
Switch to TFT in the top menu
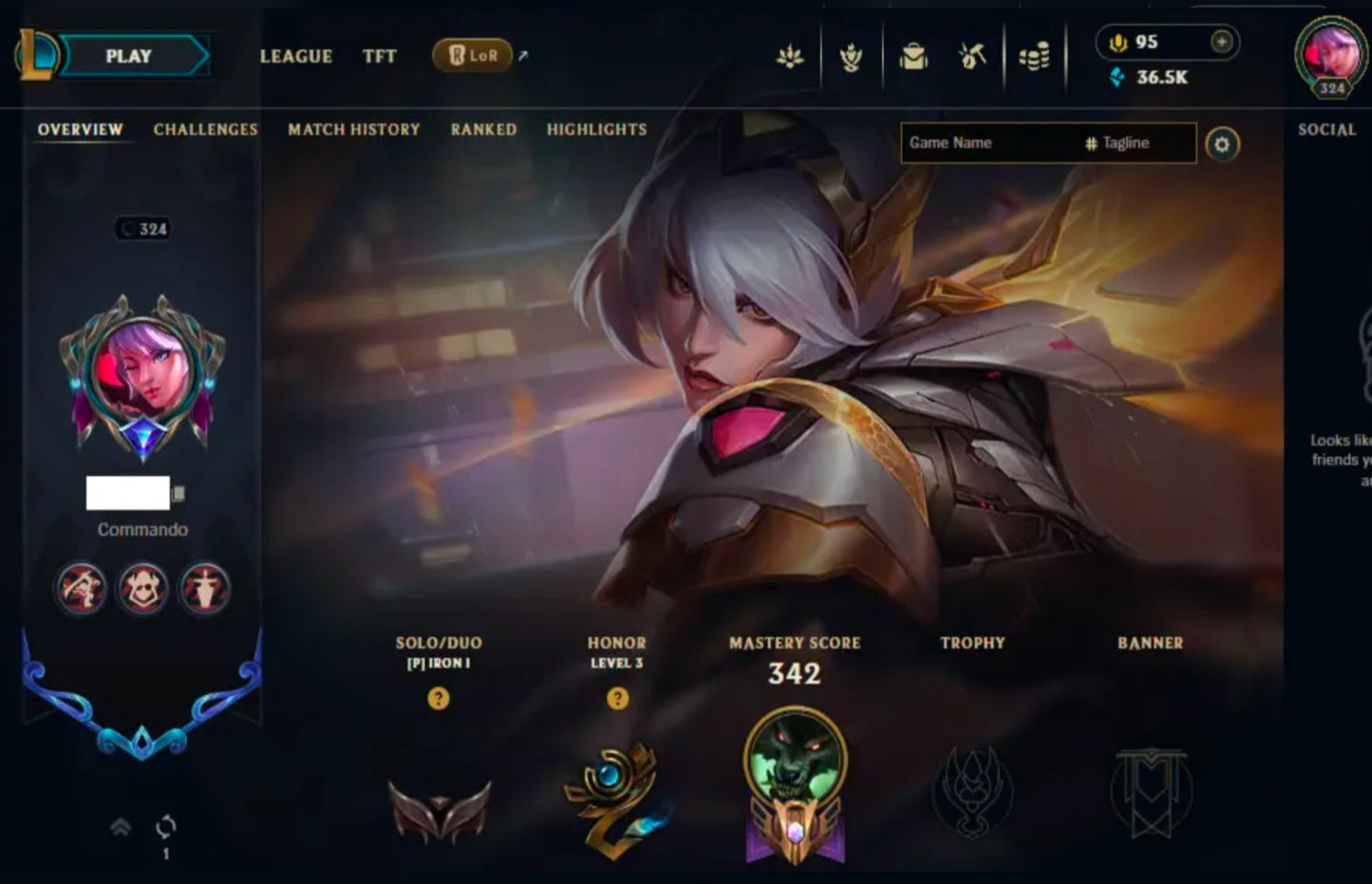click(x=380, y=57)
